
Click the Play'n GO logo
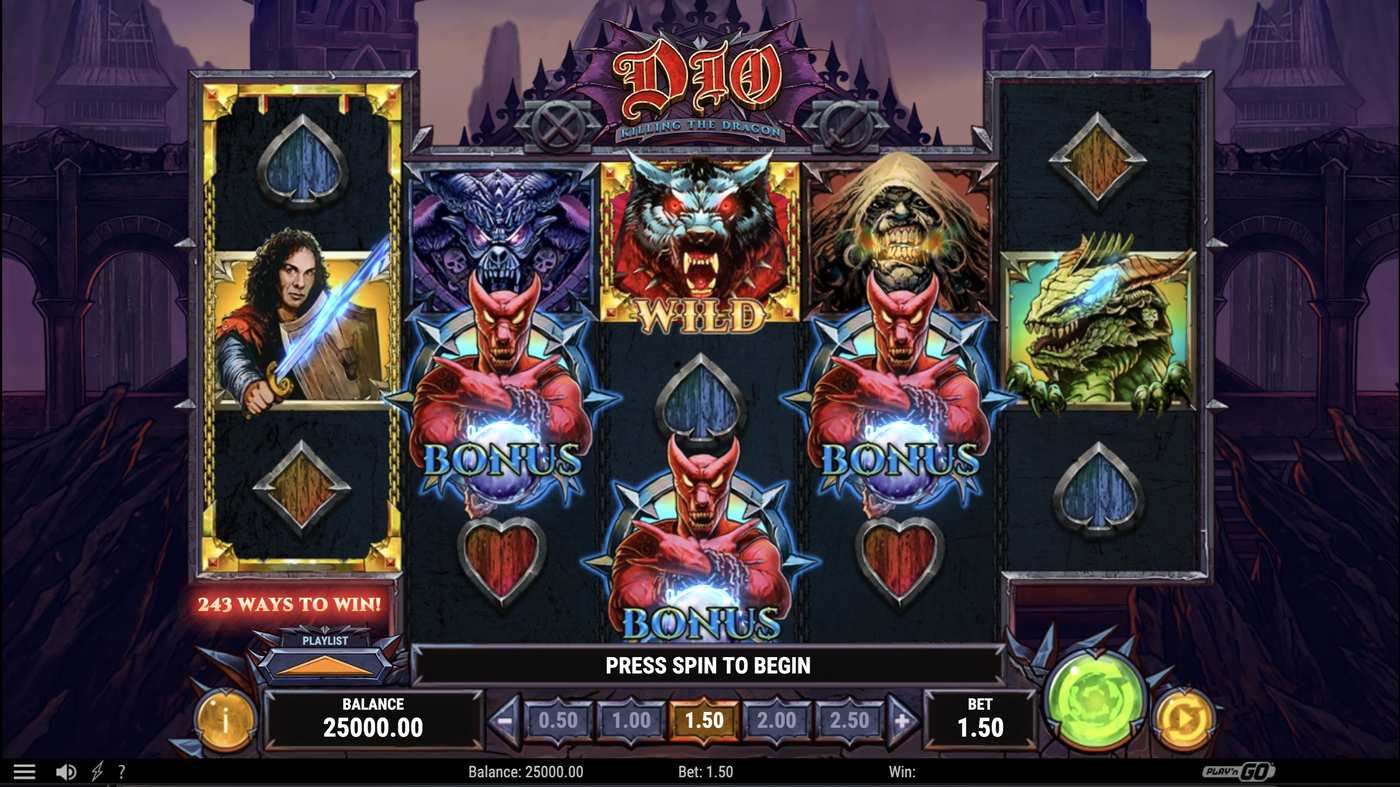[1238, 770]
